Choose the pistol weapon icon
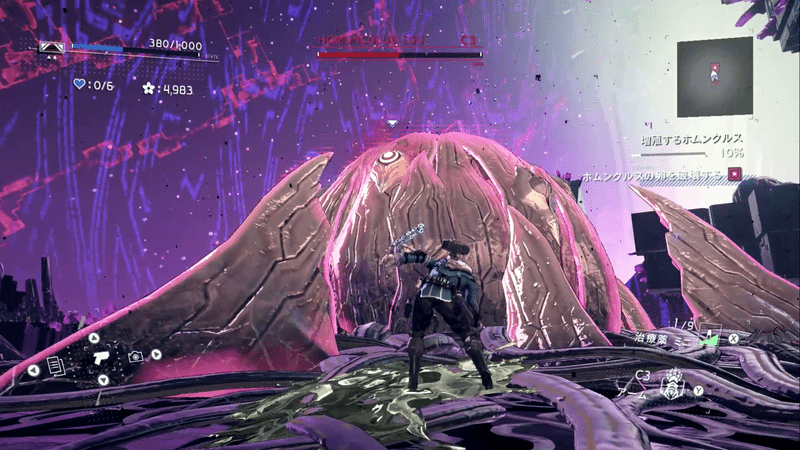The width and height of the screenshot is (800, 450). 102,356
